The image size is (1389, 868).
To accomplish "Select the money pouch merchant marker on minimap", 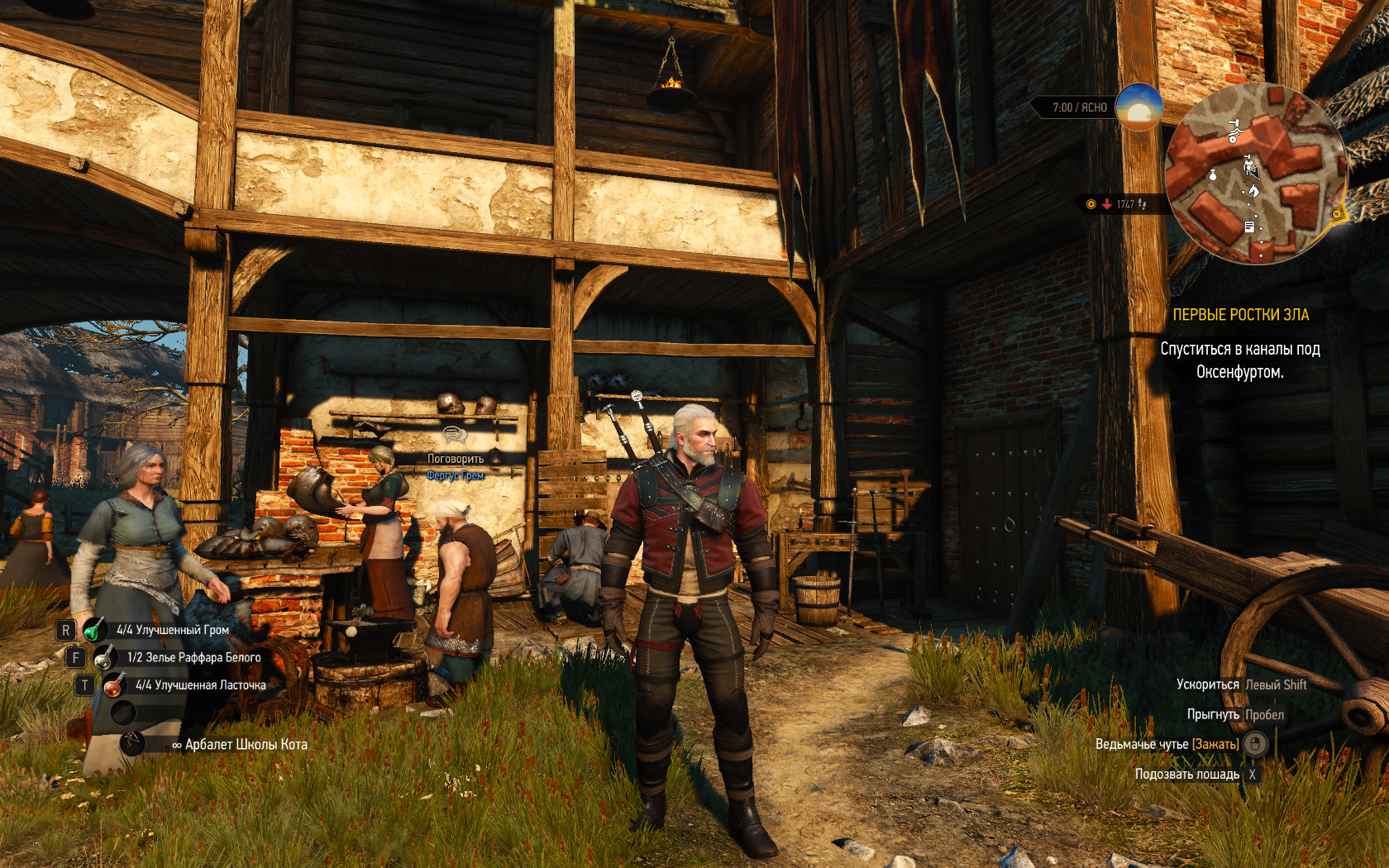I will point(1213,174).
